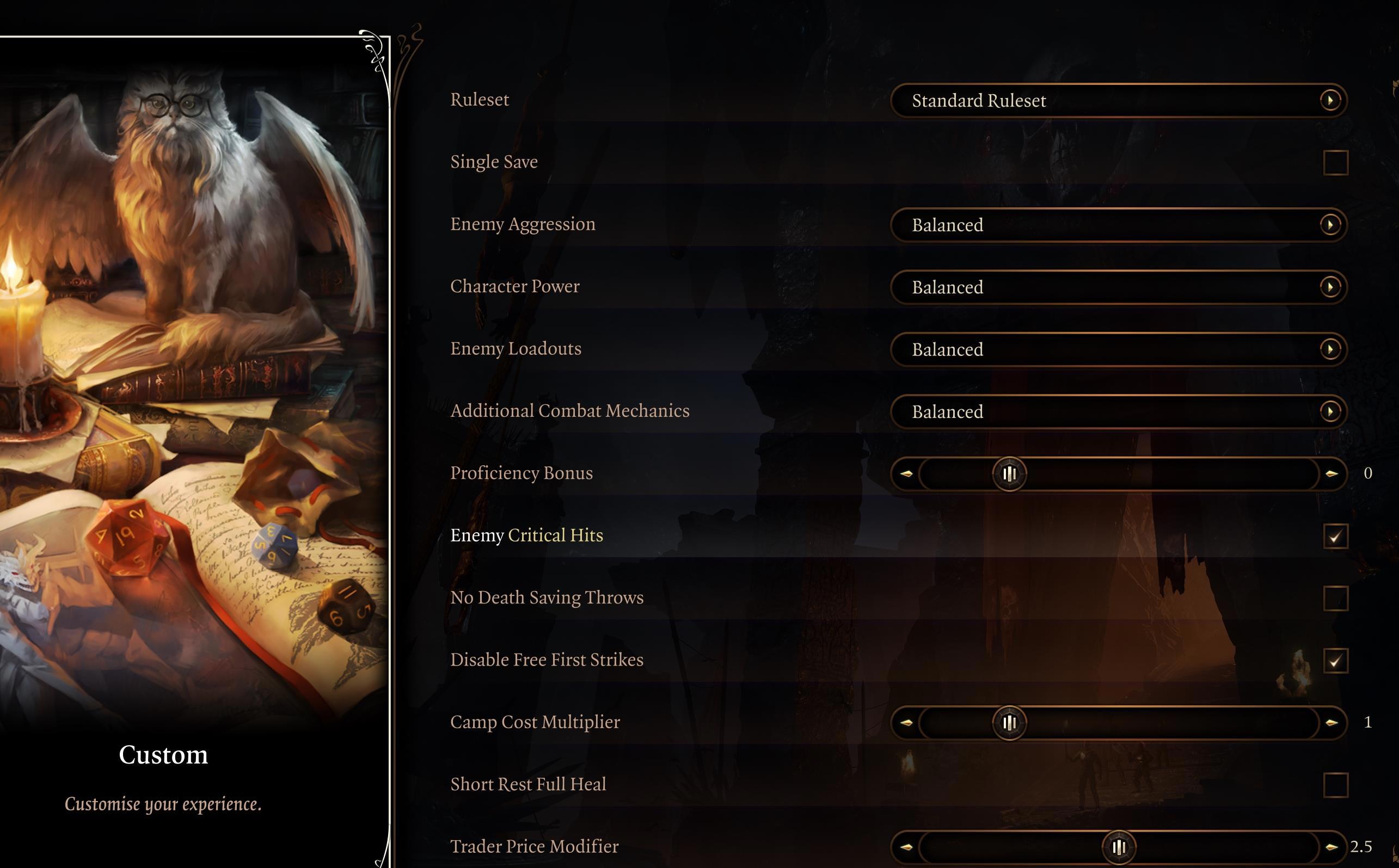This screenshot has width=1399, height=868.
Task: Click the Trader Price Modifier slider handle
Action: tap(1118, 847)
